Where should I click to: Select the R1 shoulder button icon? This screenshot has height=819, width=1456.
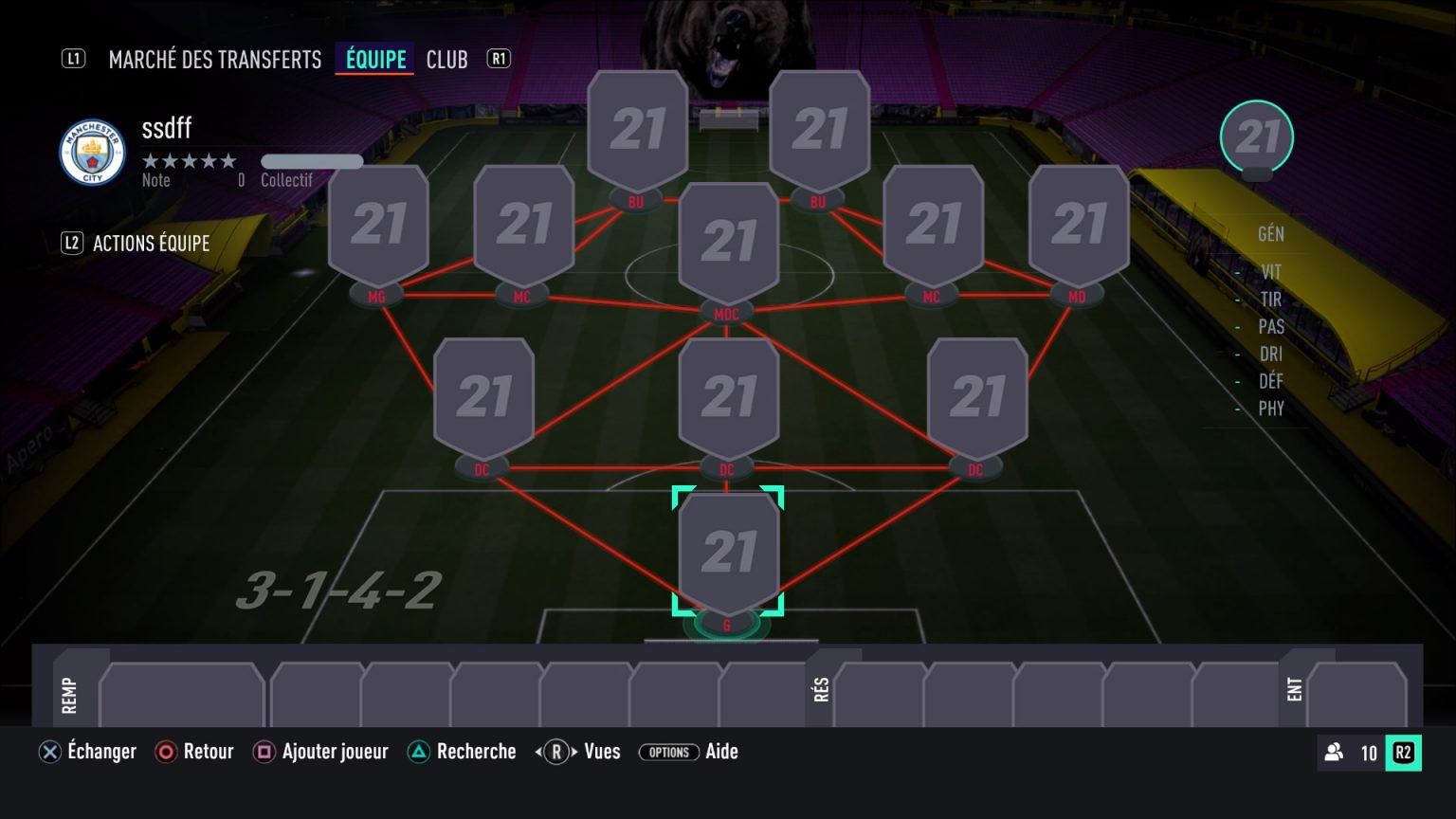tap(498, 58)
